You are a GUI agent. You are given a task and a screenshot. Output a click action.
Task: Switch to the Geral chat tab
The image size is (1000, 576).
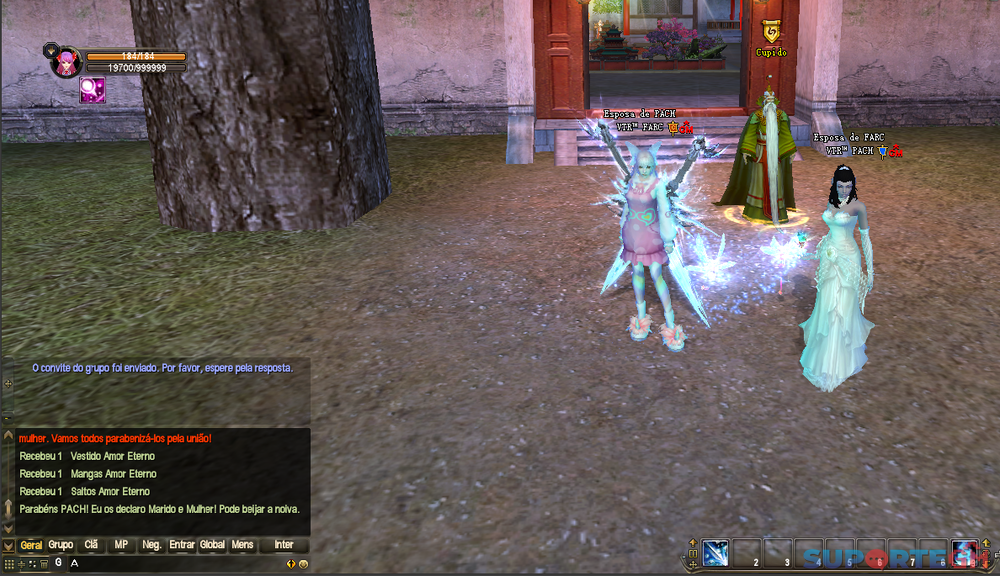coord(32,545)
